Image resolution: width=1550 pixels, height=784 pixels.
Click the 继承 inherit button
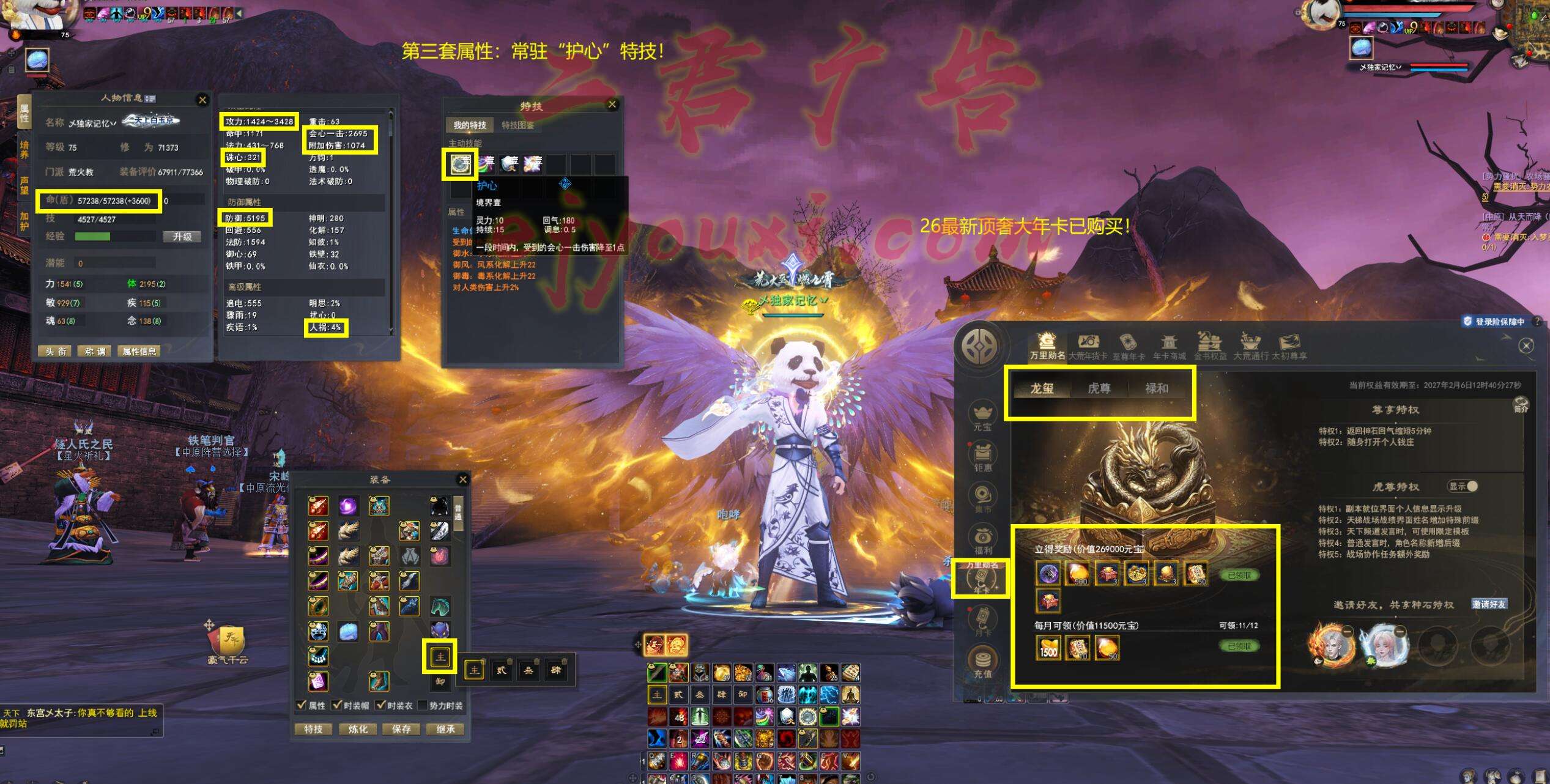[445, 729]
